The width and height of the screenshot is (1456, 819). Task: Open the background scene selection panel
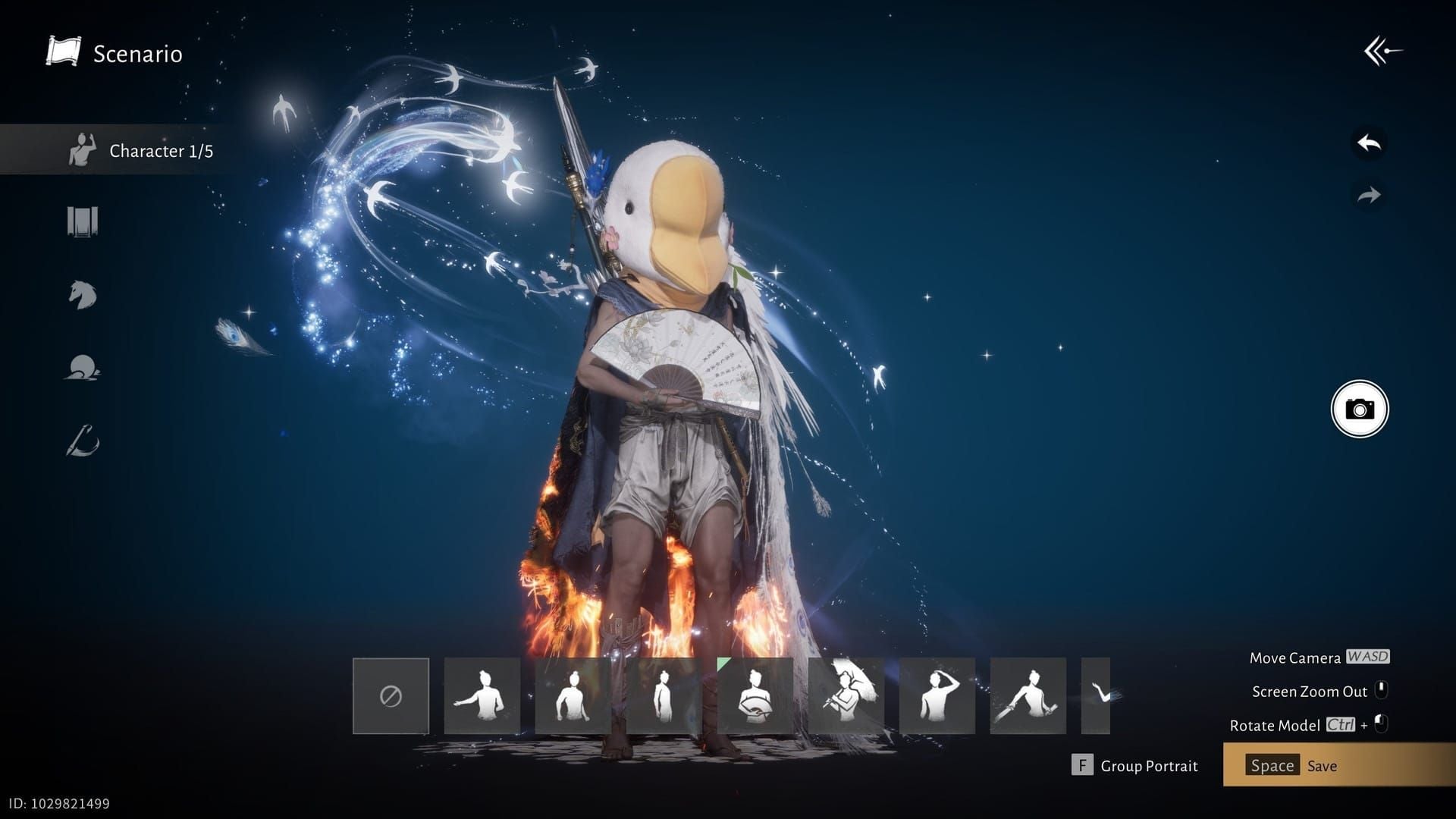(83, 220)
